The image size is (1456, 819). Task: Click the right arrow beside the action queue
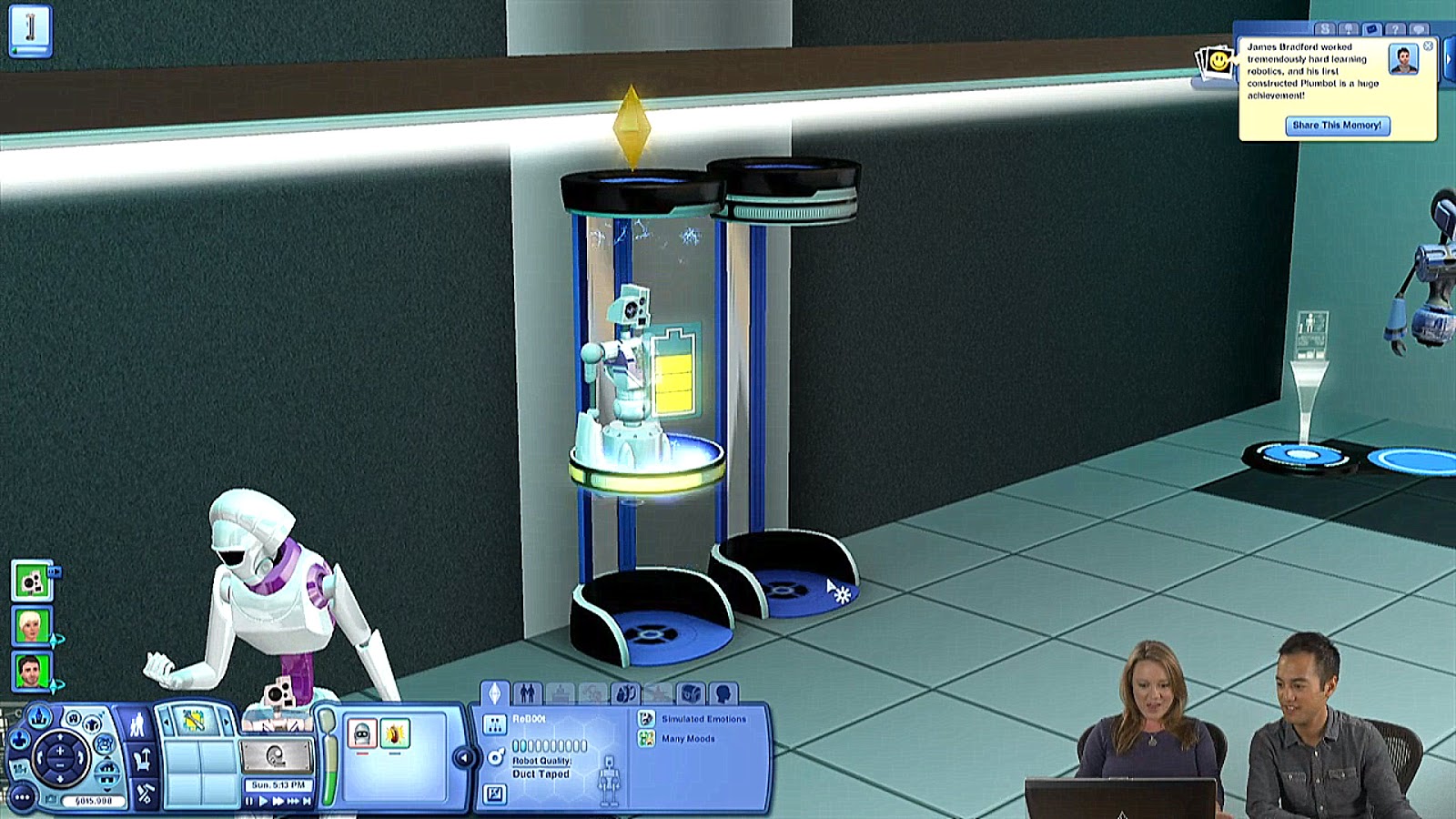click(227, 722)
